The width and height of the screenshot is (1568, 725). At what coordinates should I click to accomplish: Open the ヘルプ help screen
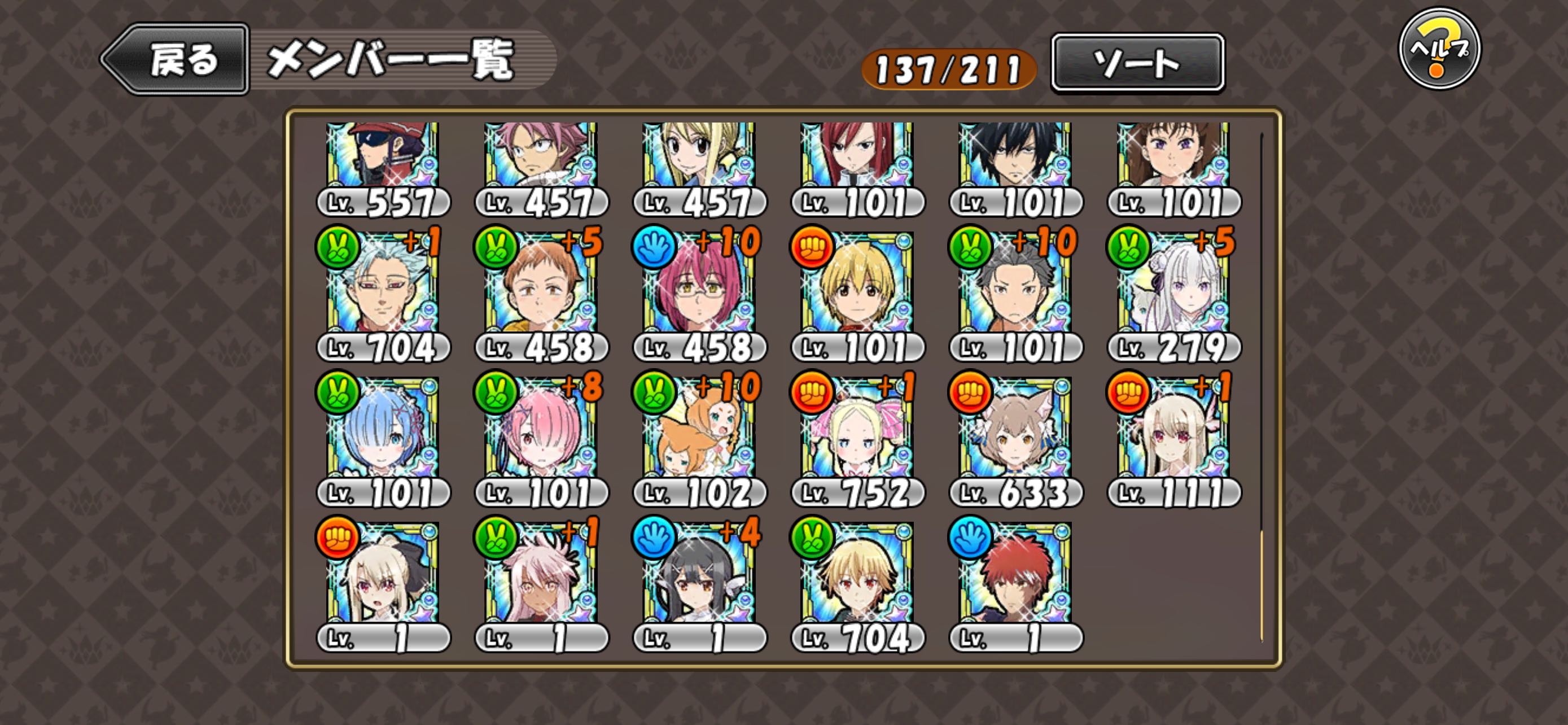(x=1439, y=49)
